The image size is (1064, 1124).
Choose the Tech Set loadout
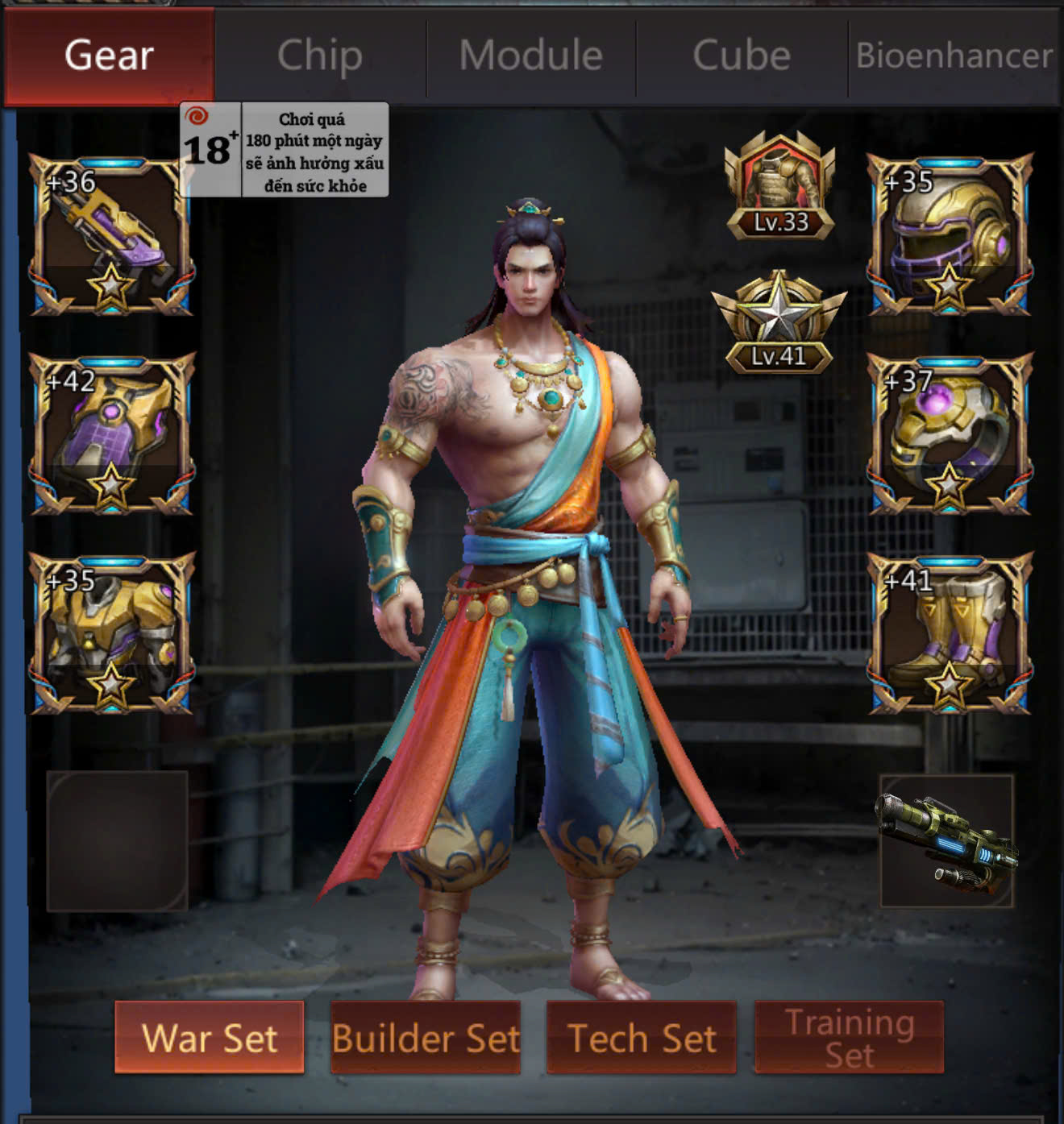click(x=642, y=1037)
